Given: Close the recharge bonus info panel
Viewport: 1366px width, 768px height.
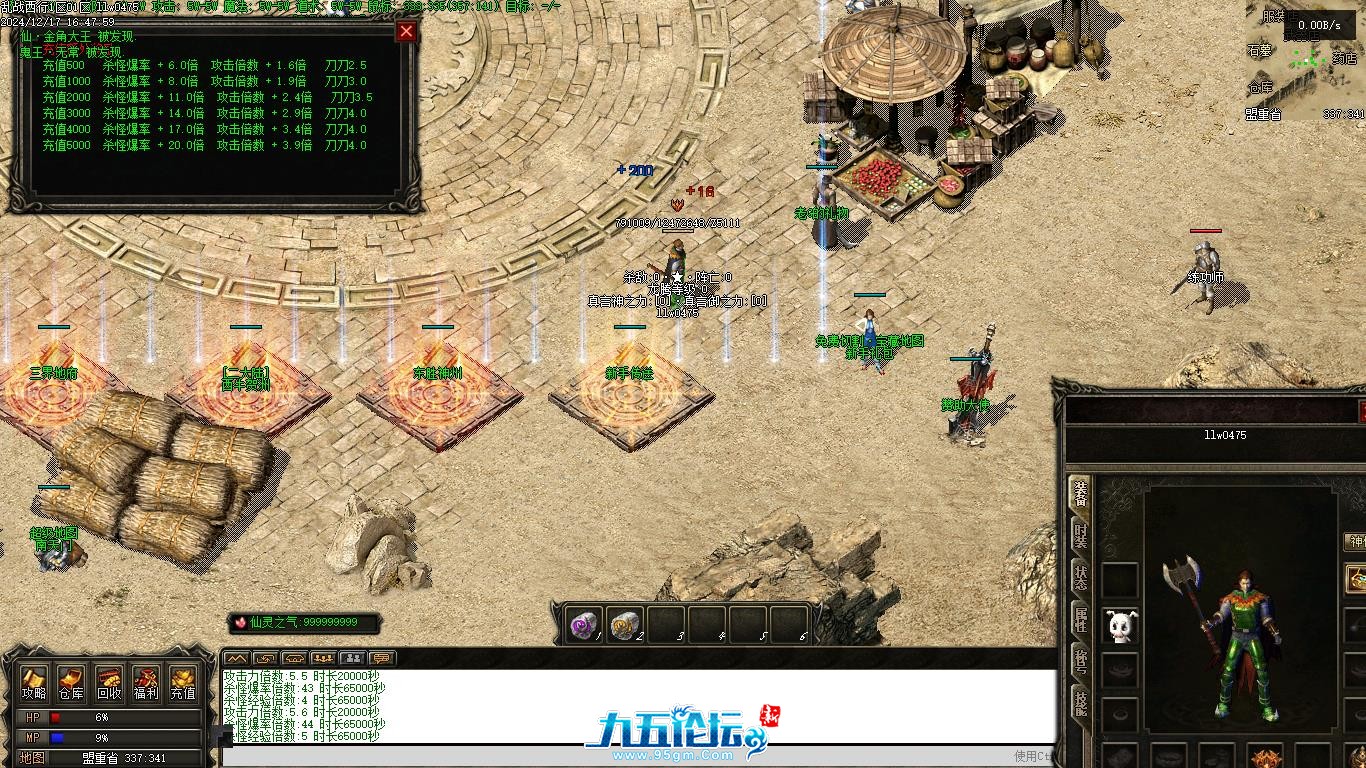Looking at the screenshot, I should pos(406,31).
